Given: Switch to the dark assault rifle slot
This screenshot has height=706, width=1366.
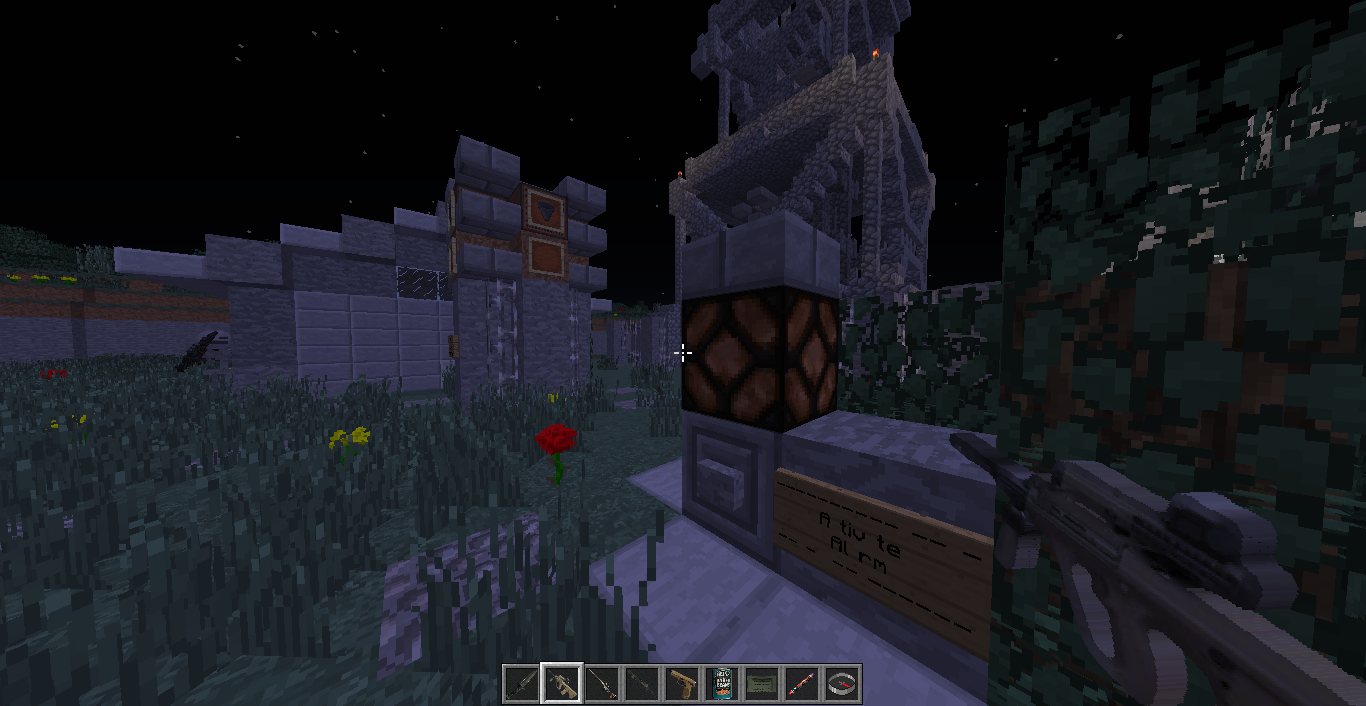Looking at the screenshot, I should point(642,684).
